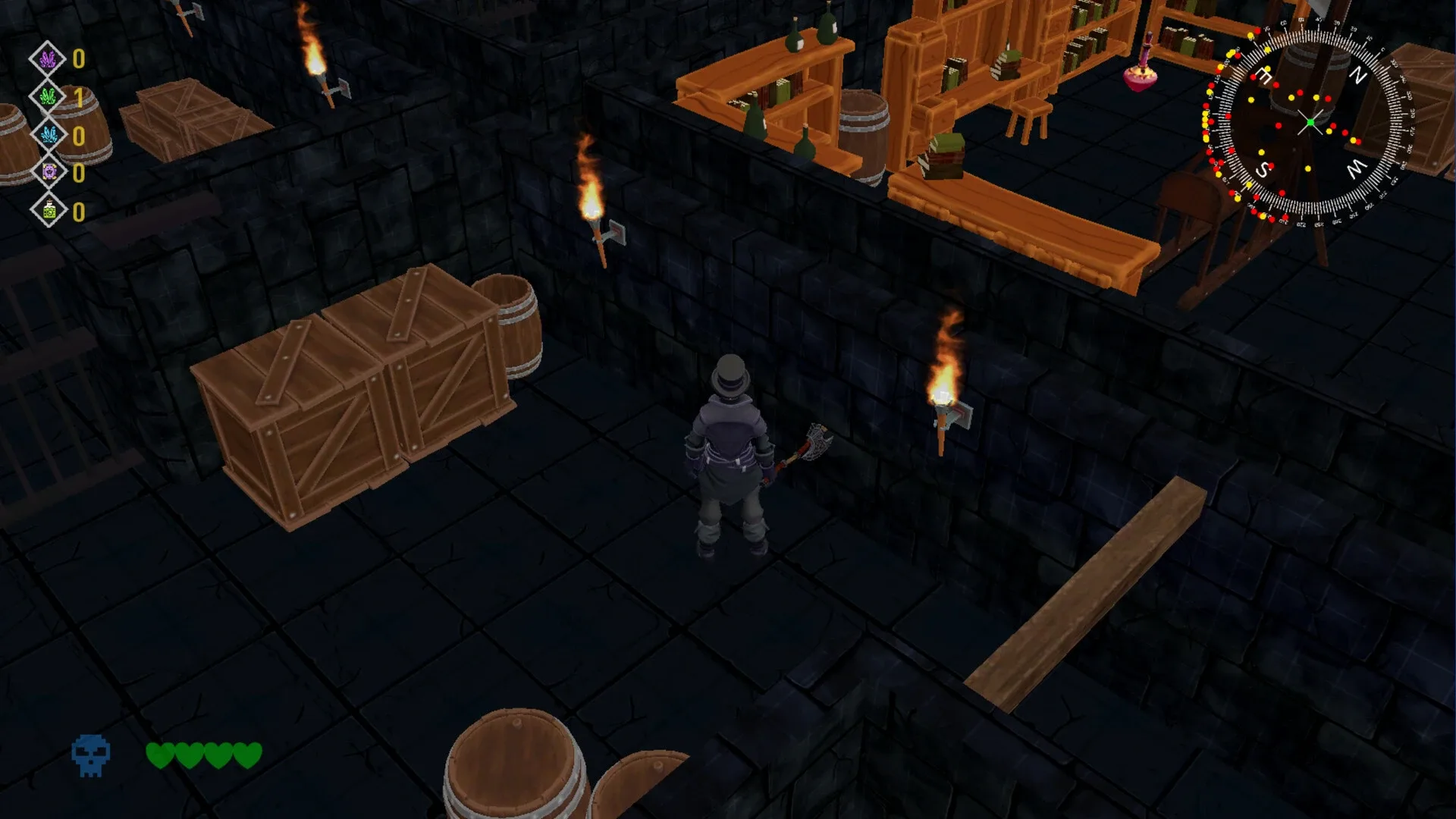Click a red enemy dot on the compass
This screenshot has width=1456, height=819.
1328,97
